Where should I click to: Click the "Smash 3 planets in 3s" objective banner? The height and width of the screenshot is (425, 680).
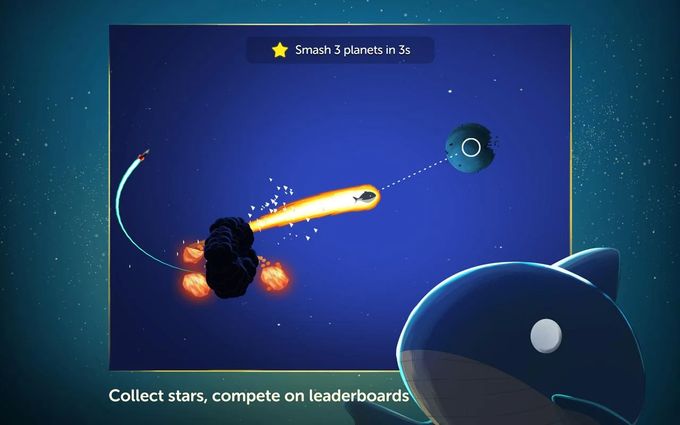pos(340,49)
